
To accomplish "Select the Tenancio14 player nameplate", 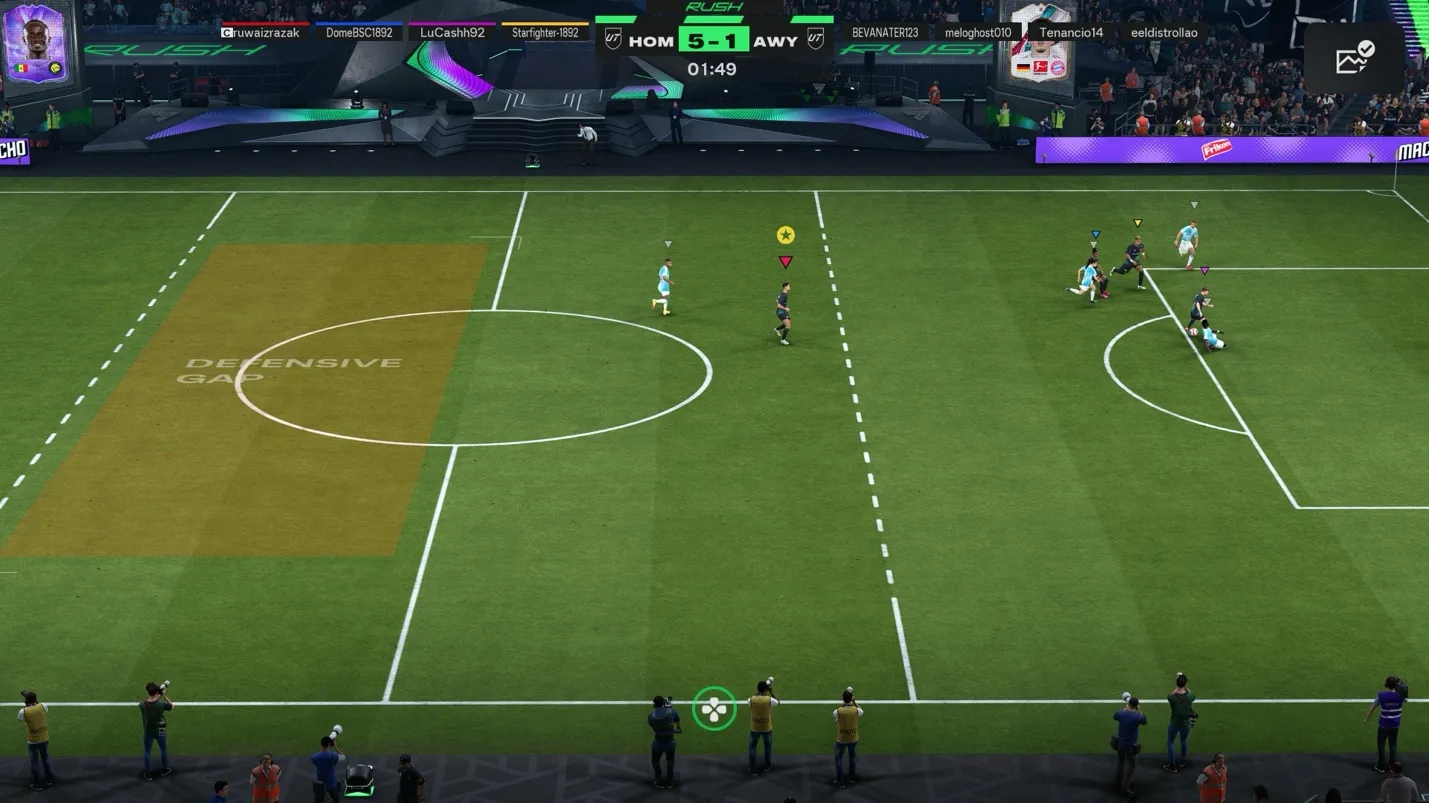I will point(1070,32).
